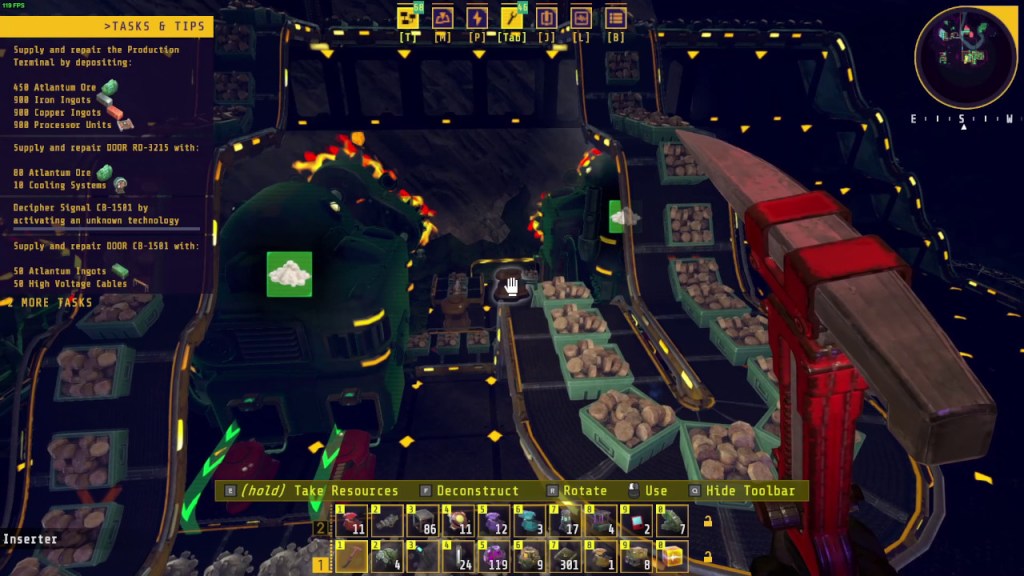Open the tech tree icon
The width and height of the screenshot is (1024, 576).
pyautogui.click(x=407, y=18)
